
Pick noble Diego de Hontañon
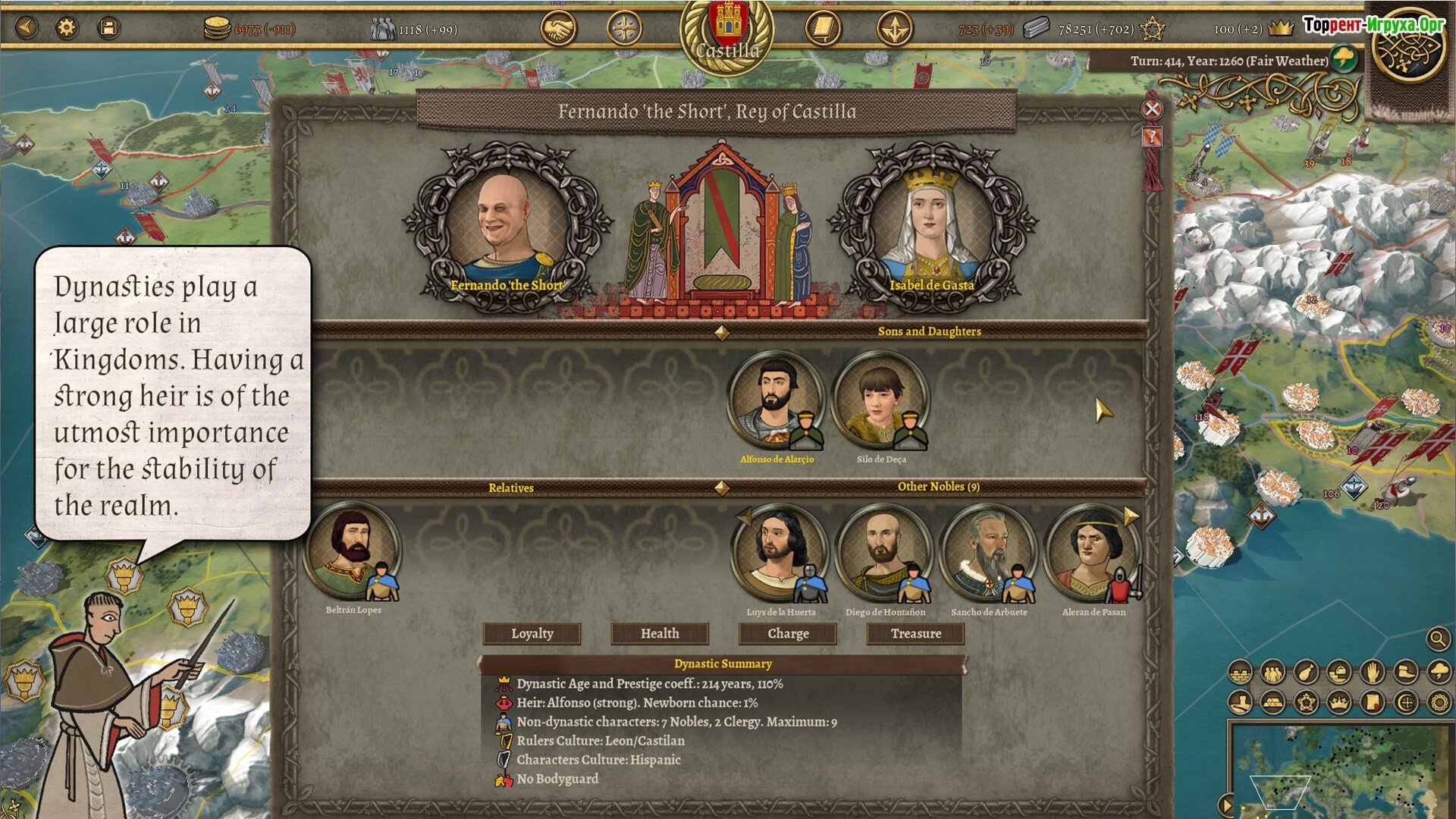(883, 551)
